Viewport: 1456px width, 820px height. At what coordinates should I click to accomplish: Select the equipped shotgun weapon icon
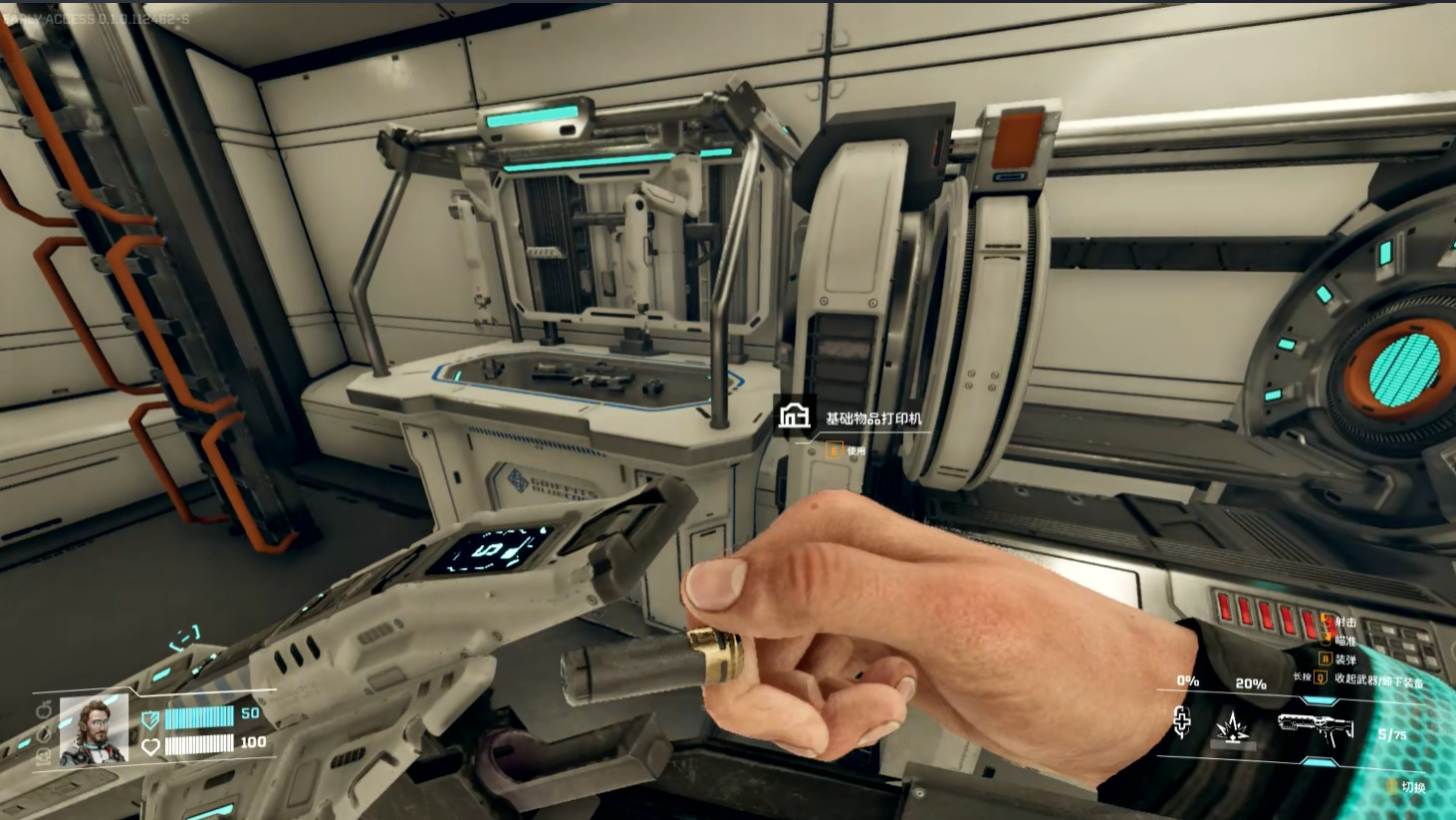[1315, 730]
